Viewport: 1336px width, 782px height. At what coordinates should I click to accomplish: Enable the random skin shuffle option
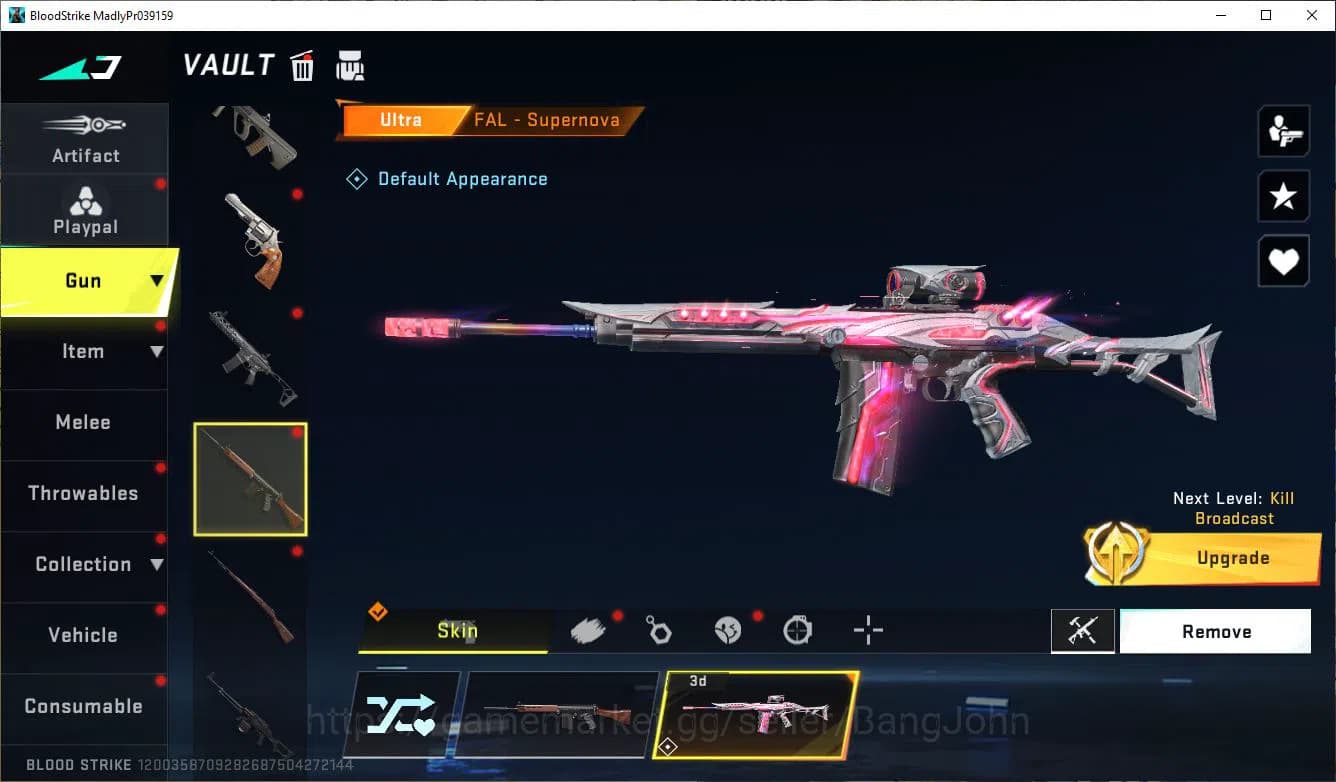coord(404,713)
